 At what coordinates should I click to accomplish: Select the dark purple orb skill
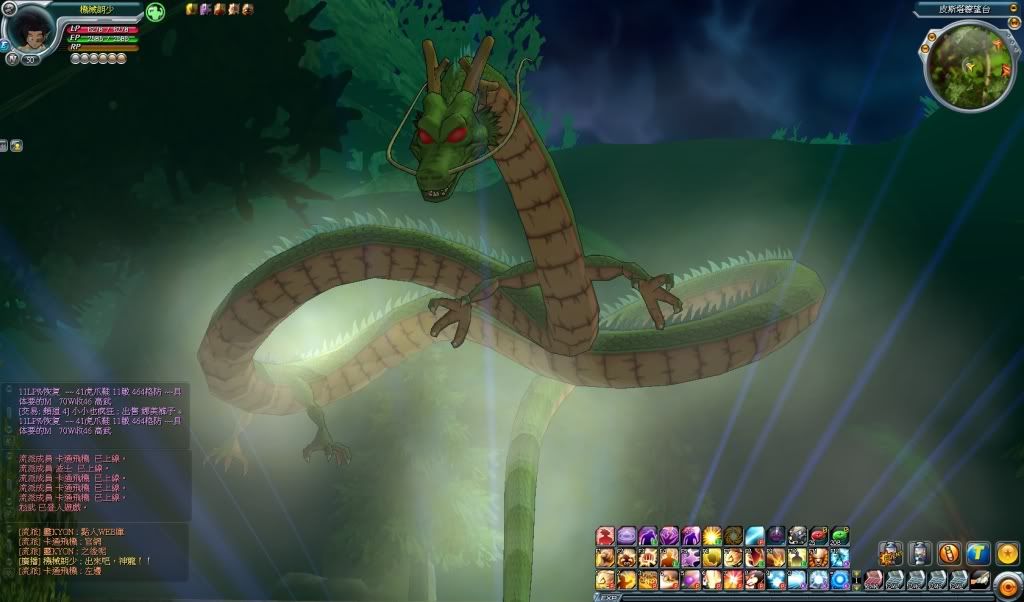pos(777,536)
